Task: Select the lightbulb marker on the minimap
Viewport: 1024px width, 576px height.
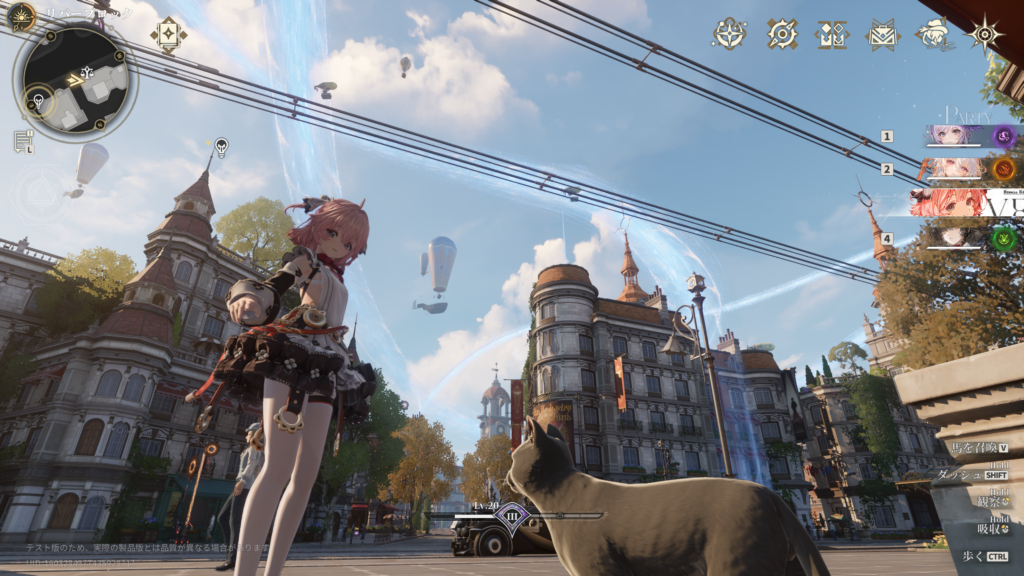Action: (x=39, y=100)
